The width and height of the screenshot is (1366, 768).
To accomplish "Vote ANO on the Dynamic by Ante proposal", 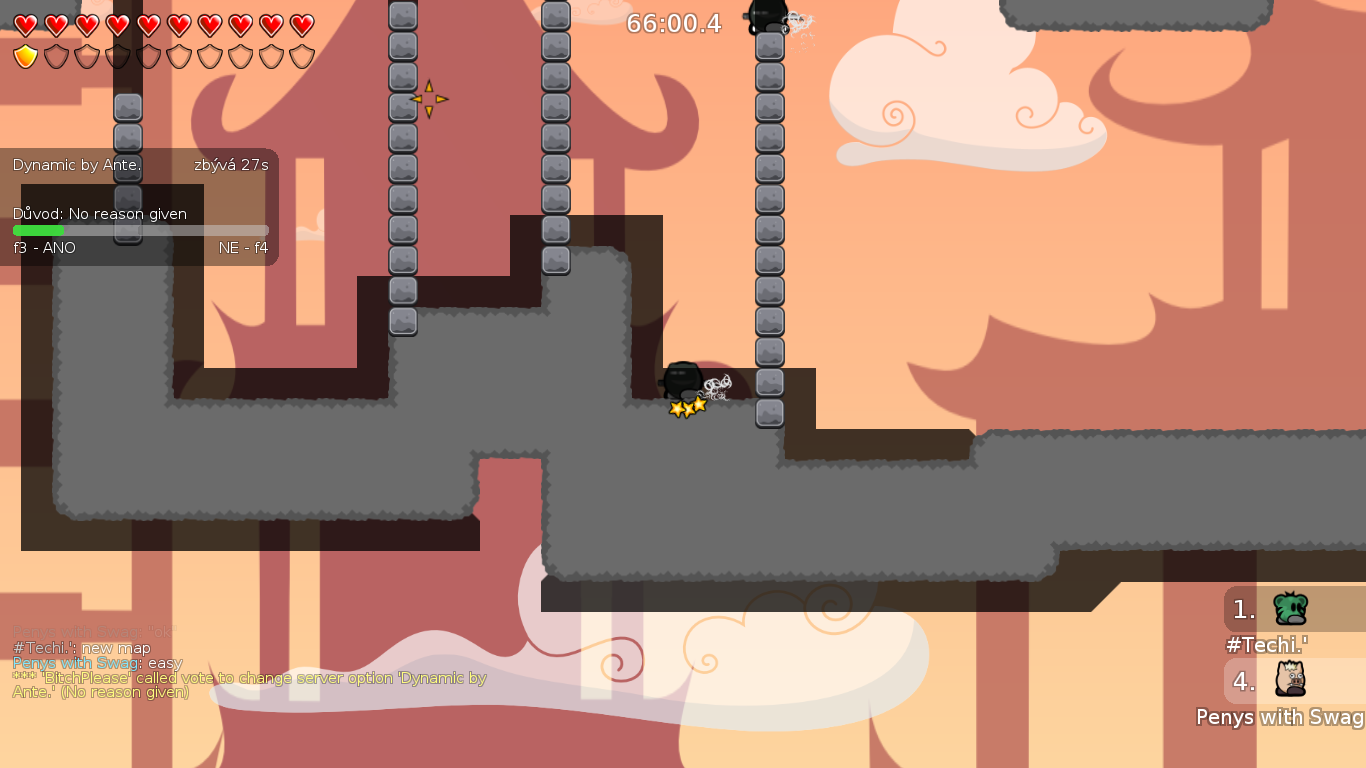I will click(x=45, y=247).
